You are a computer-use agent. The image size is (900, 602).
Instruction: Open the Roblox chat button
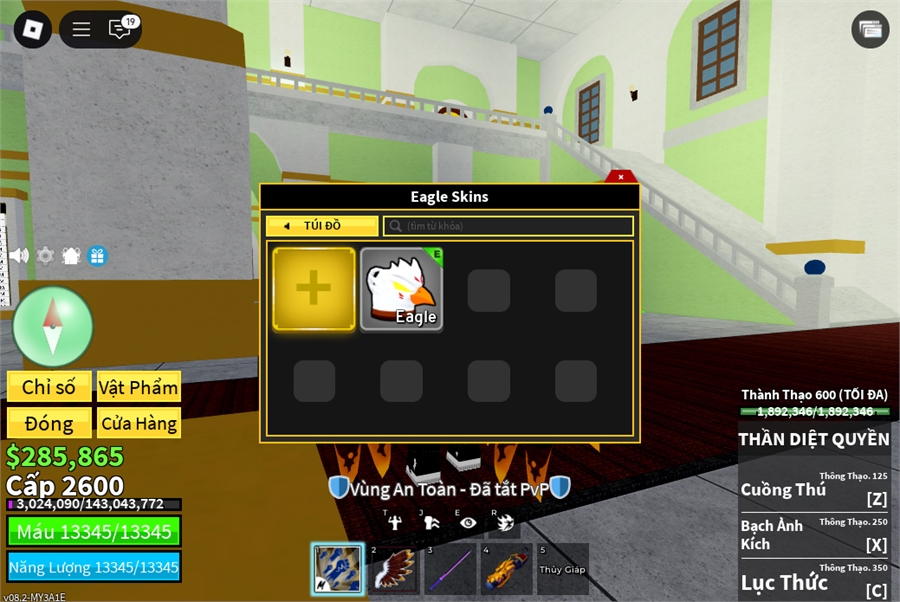pos(120,29)
